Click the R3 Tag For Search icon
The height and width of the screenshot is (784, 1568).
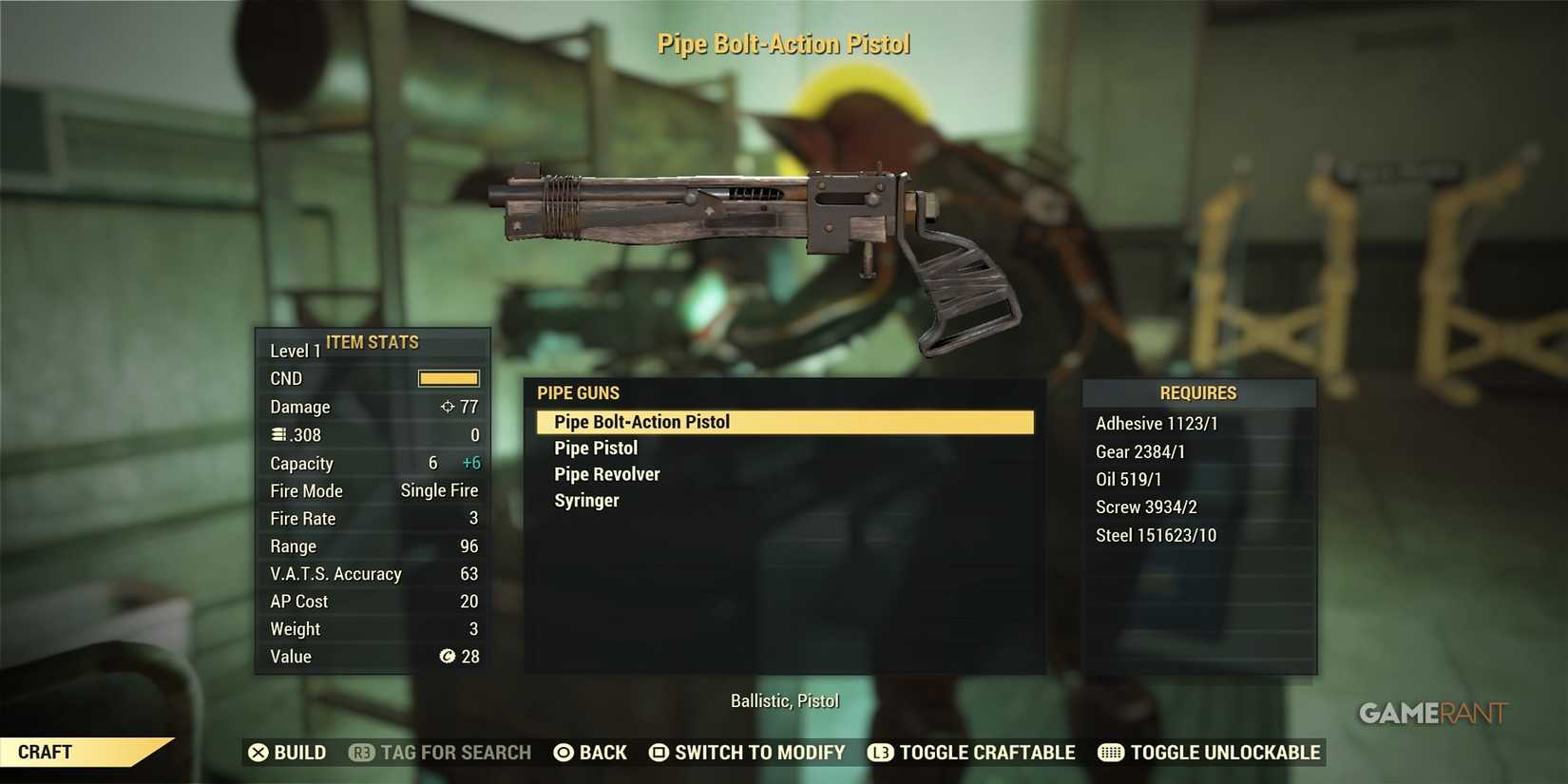360,753
